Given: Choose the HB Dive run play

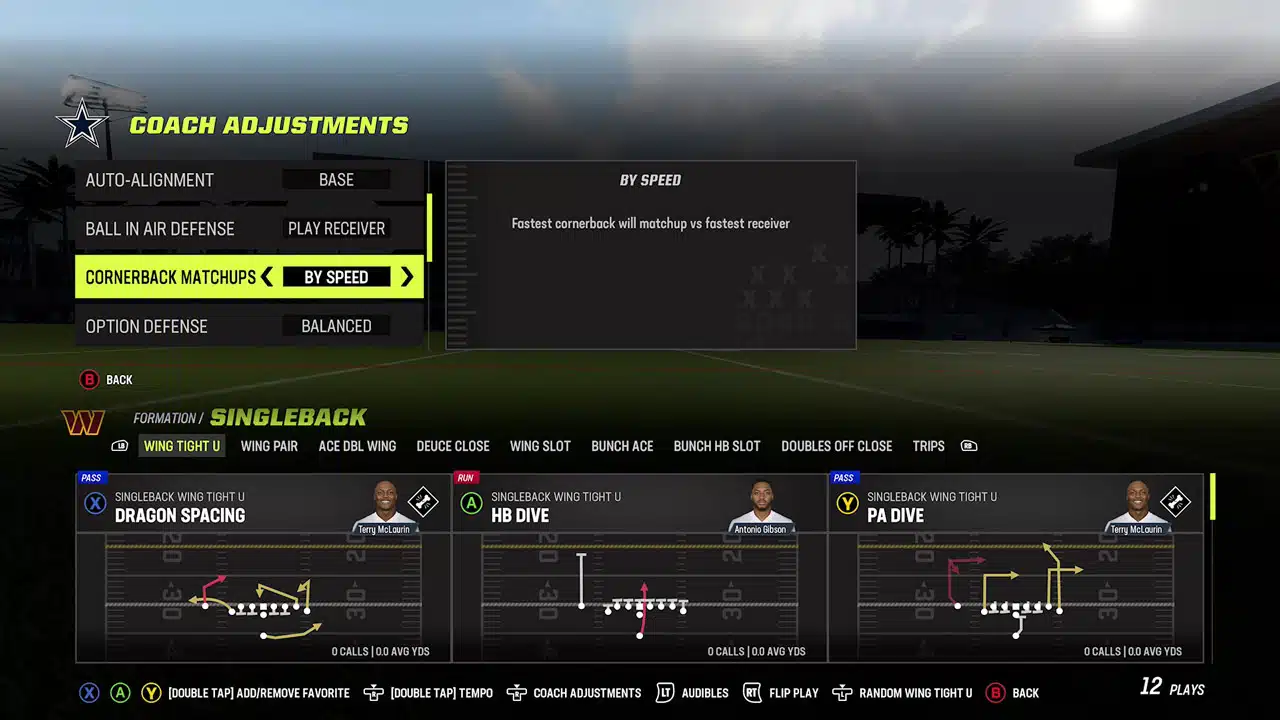Looking at the screenshot, I should [x=640, y=567].
